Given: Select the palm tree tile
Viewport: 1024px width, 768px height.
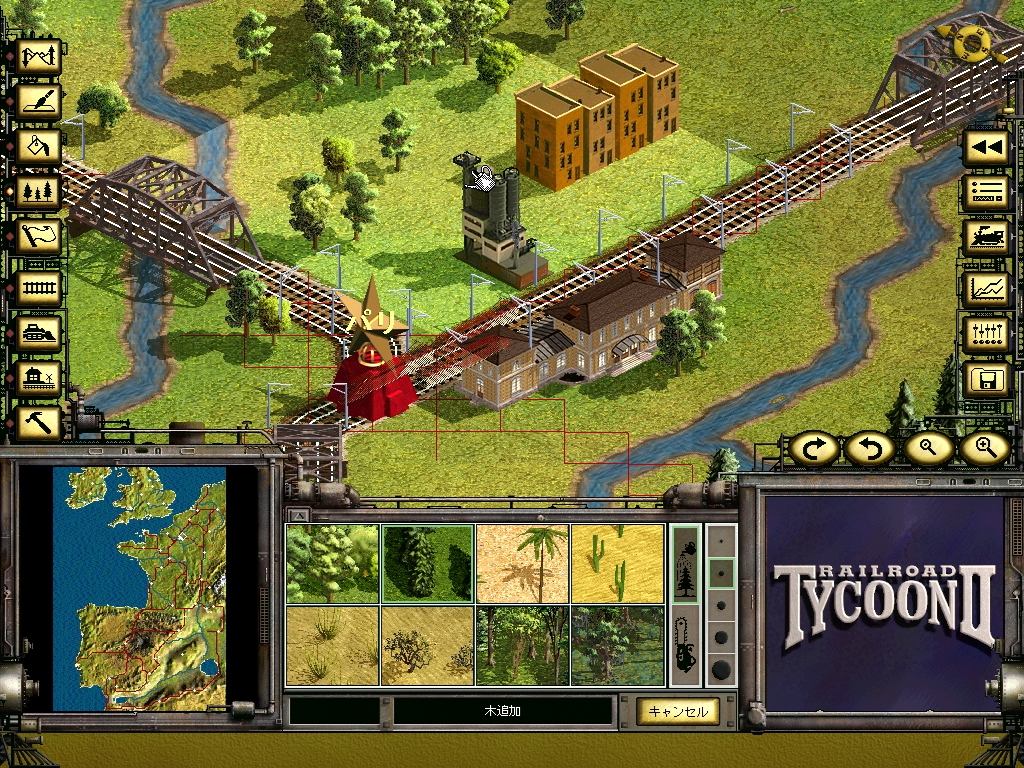Looking at the screenshot, I should click(x=522, y=564).
